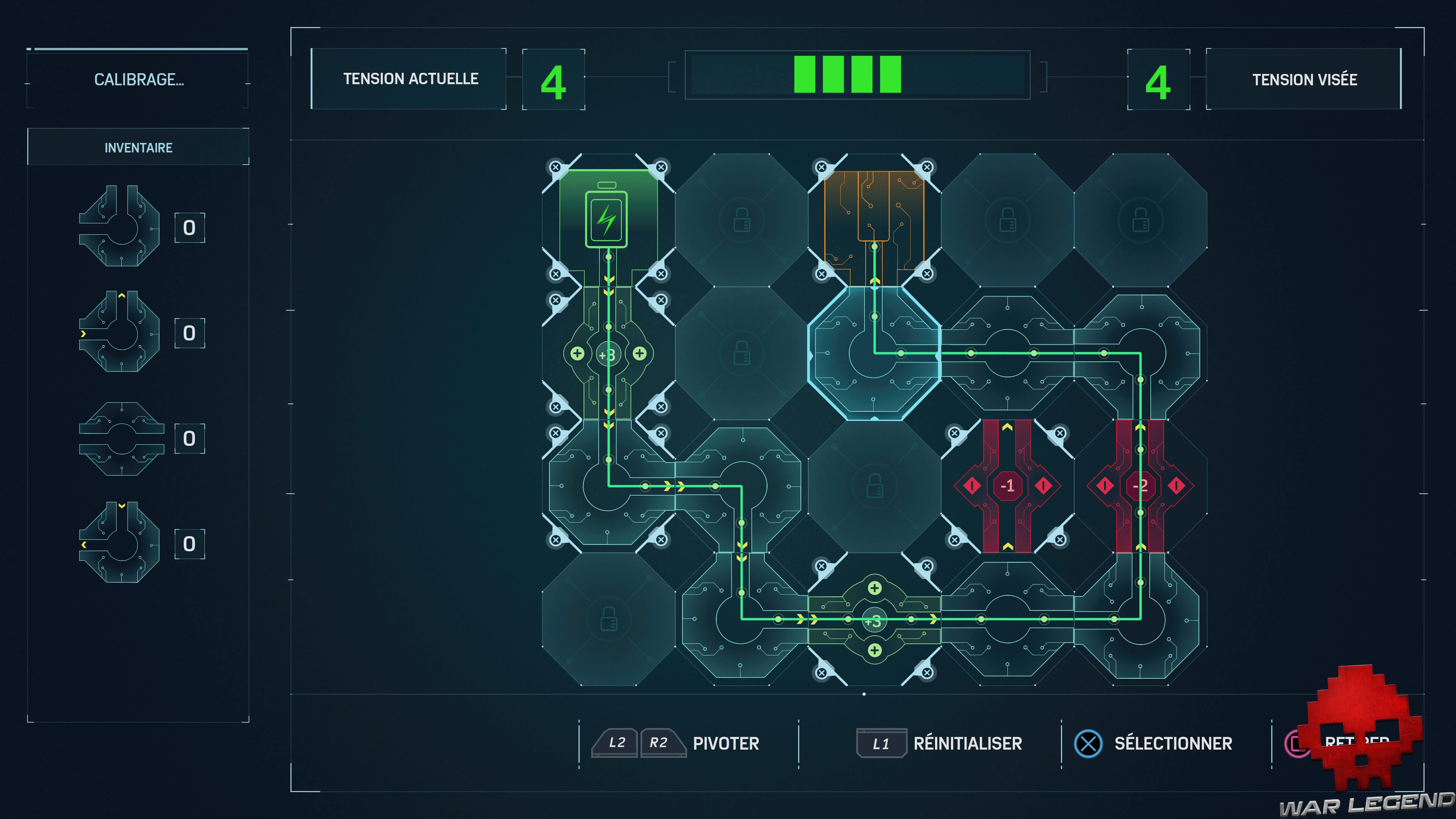This screenshot has height=819, width=1456.
Task: Select the highlighted blue octagon tile
Action: (875, 355)
